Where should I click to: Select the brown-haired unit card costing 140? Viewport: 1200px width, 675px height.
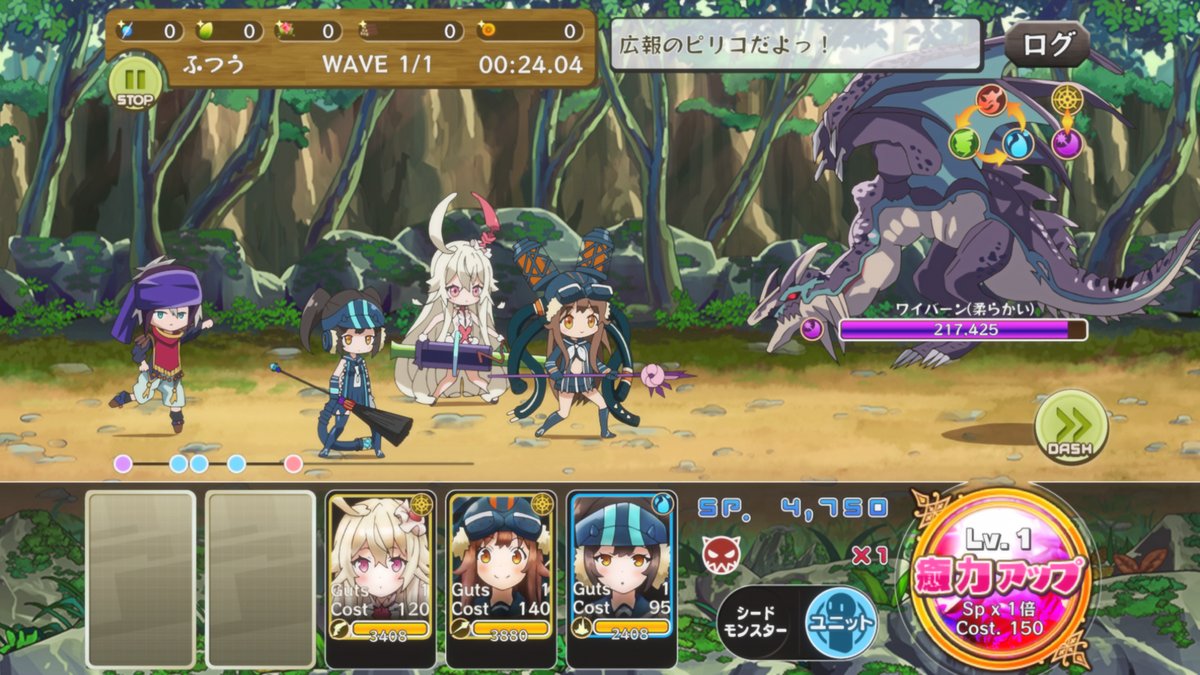501,578
